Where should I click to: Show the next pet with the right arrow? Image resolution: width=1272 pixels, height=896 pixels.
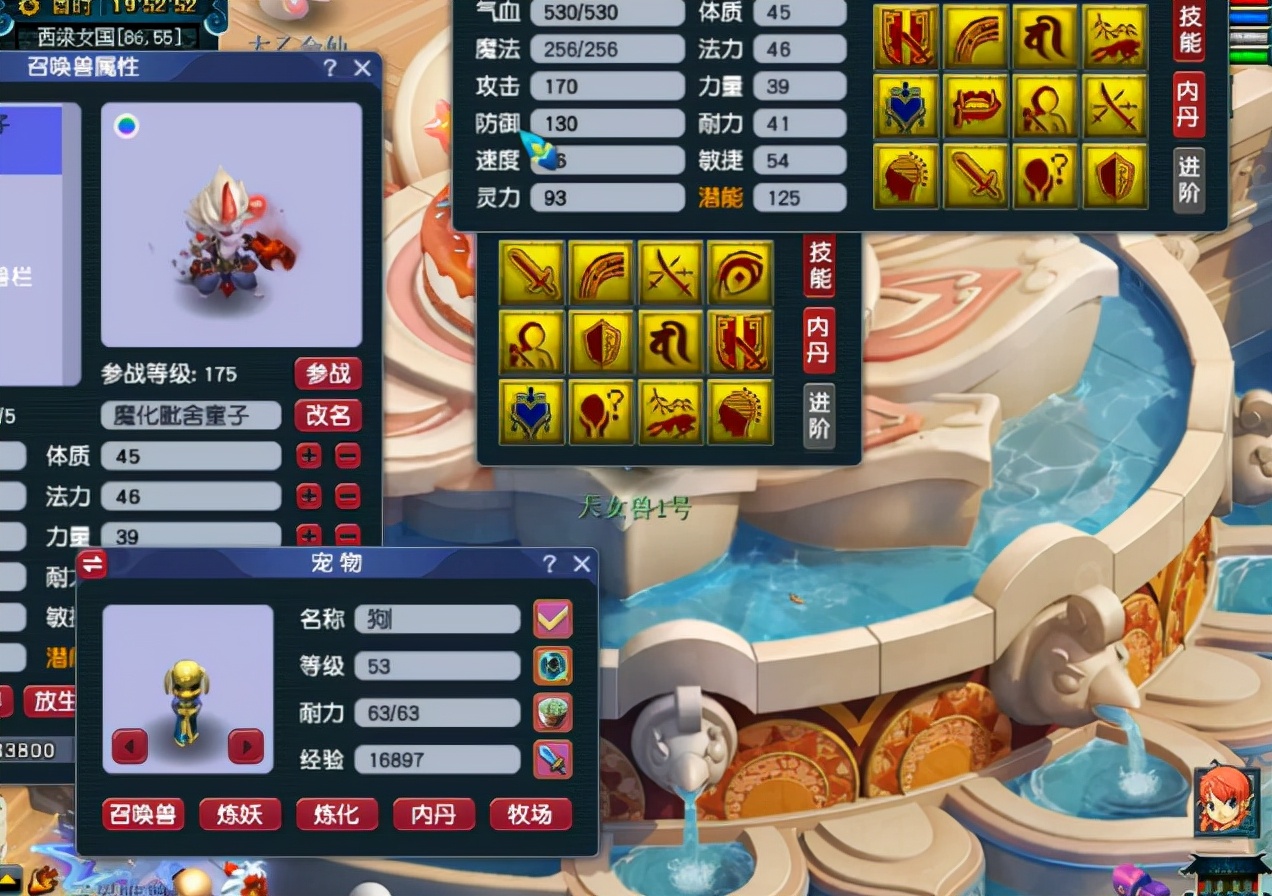(246, 745)
